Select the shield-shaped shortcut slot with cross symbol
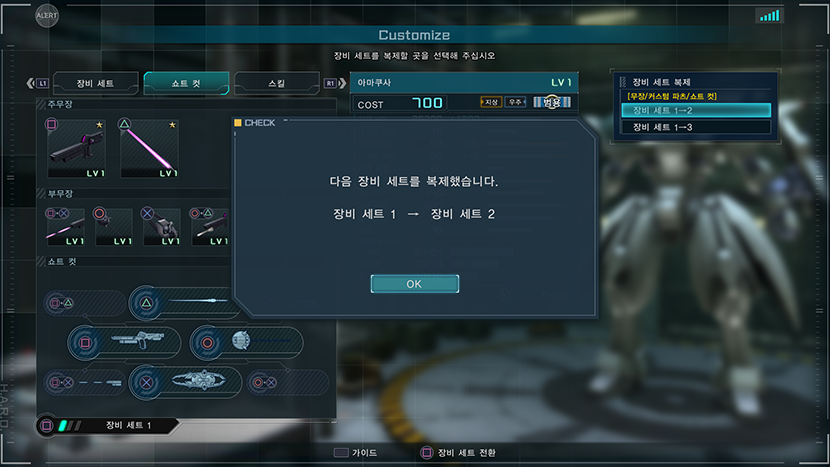The height and width of the screenshot is (467, 830). 186,381
